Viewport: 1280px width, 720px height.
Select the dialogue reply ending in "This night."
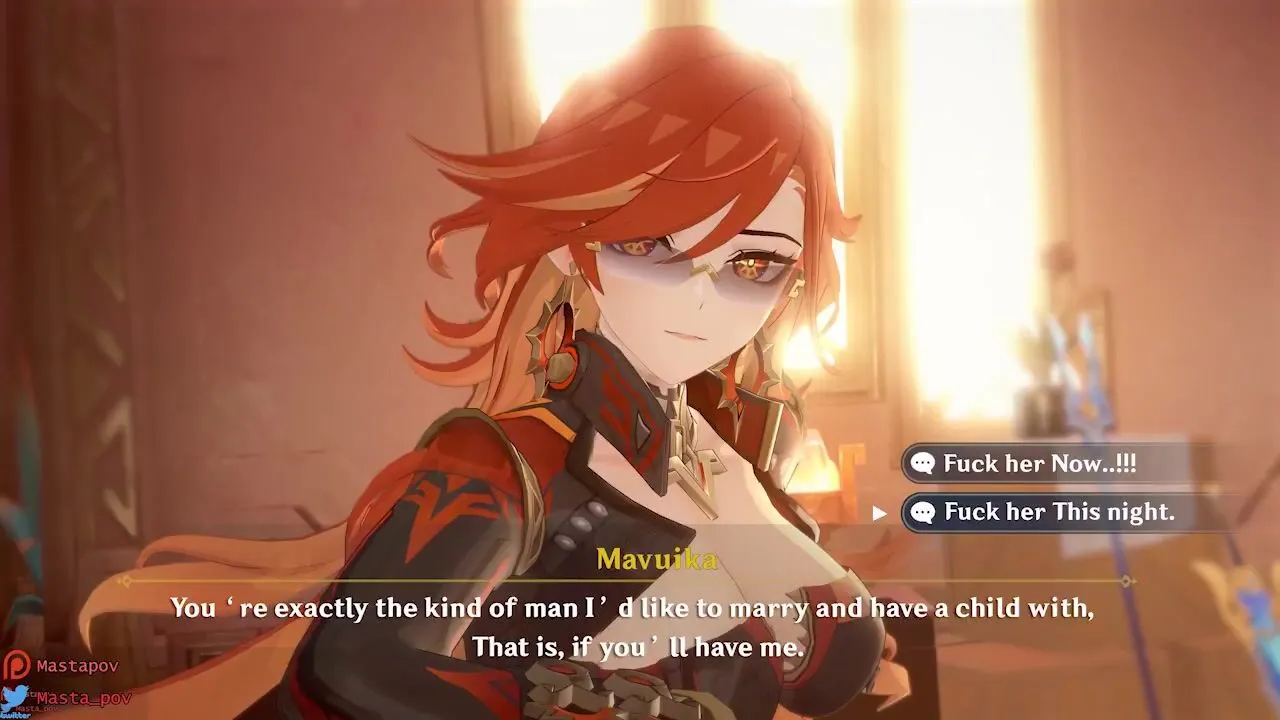click(1058, 512)
